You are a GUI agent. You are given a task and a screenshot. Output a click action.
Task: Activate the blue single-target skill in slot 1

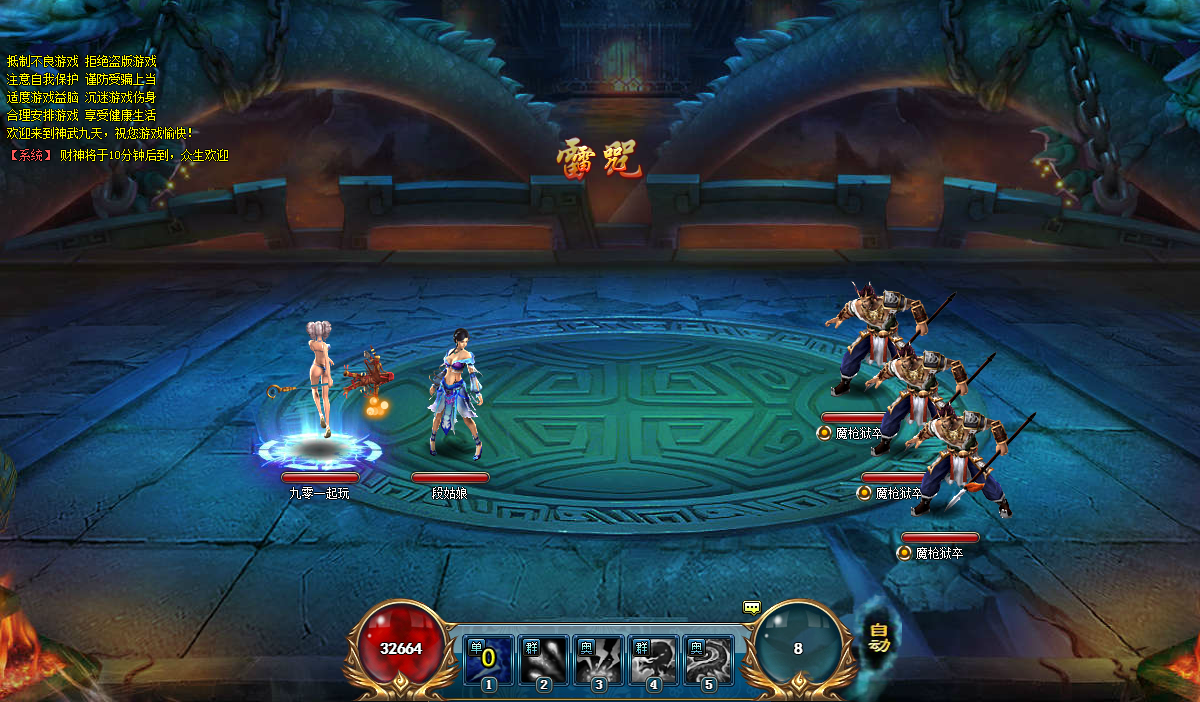[489, 660]
